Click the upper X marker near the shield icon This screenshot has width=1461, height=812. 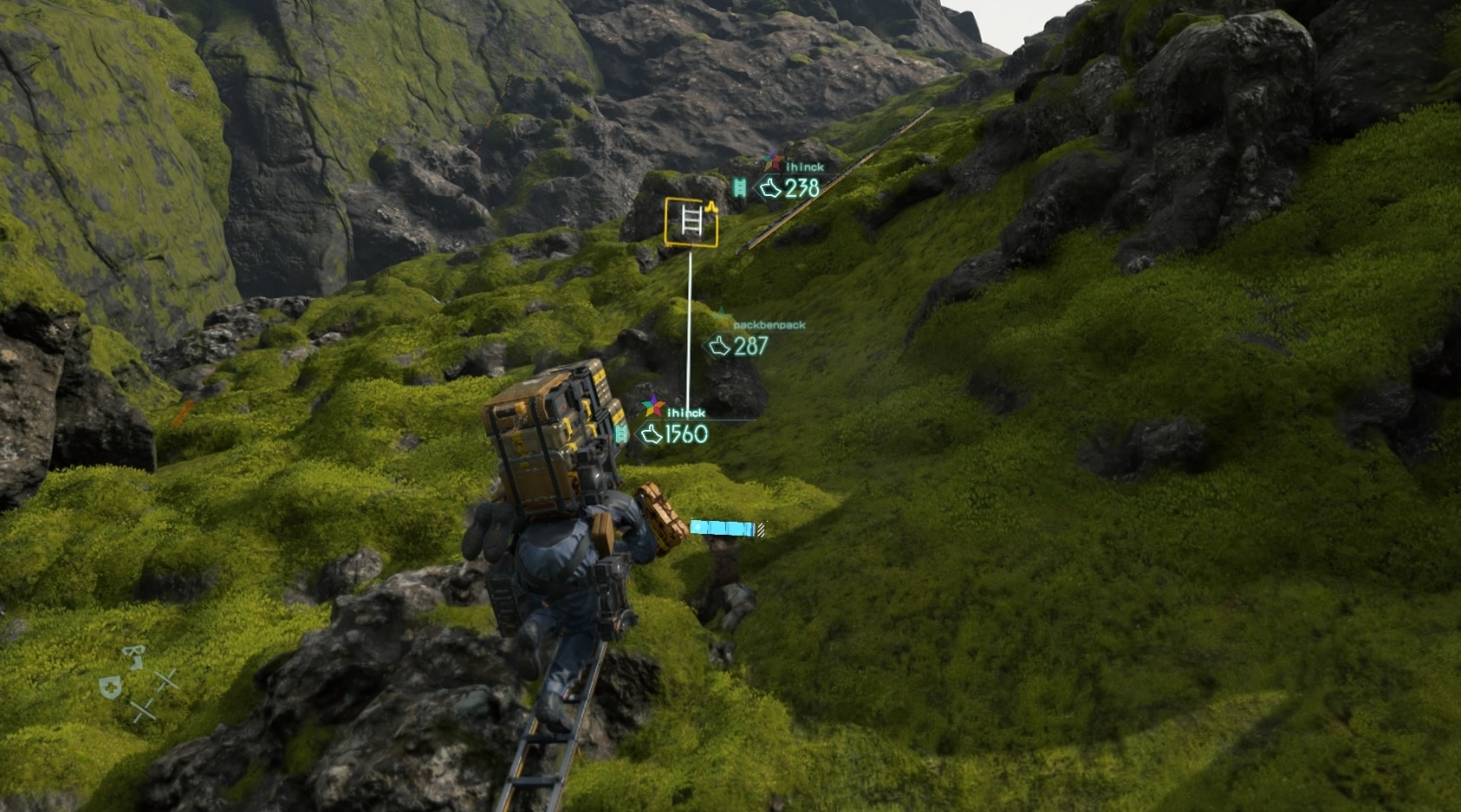coord(166,681)
